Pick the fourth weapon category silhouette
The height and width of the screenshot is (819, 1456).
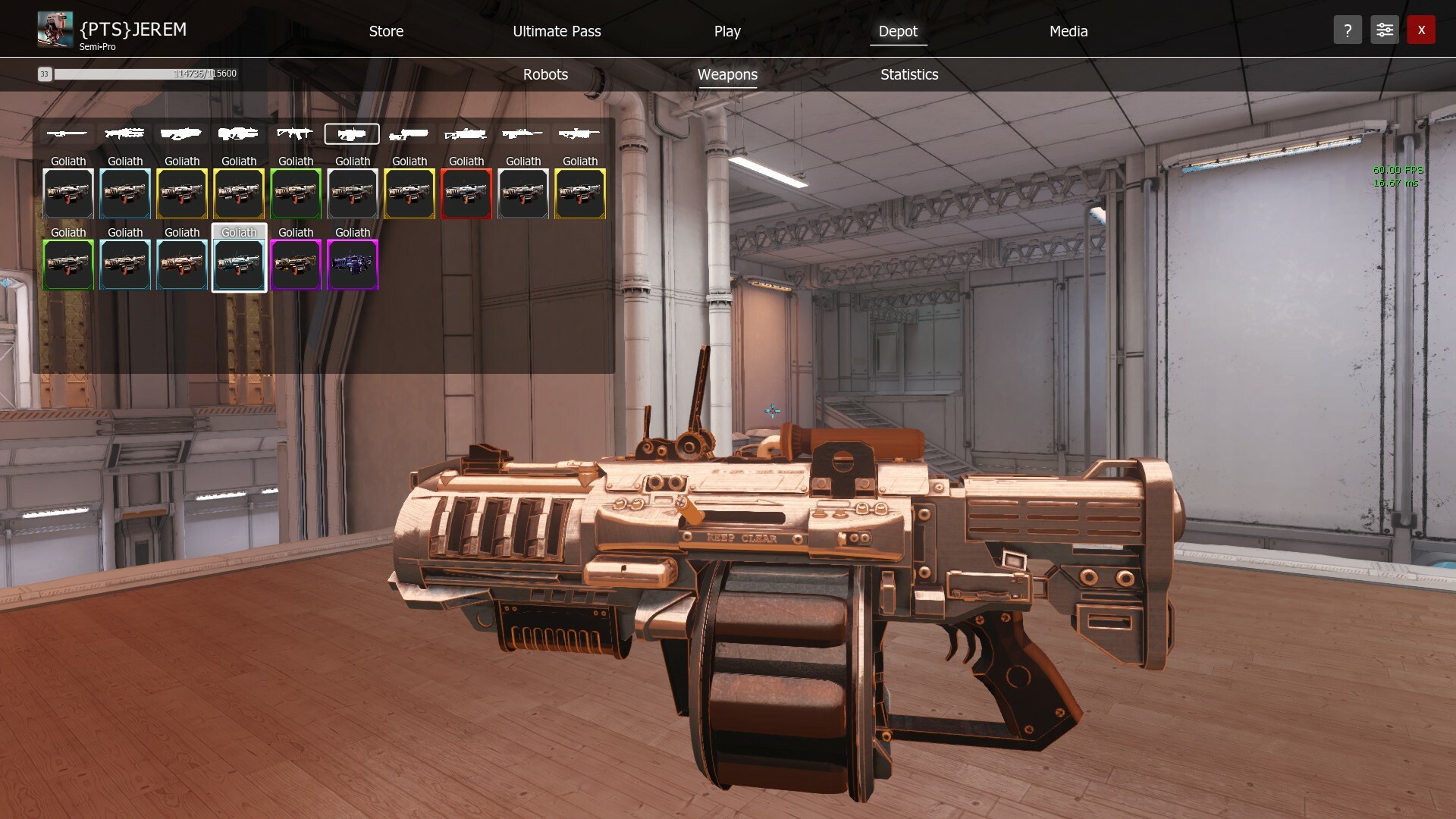(x=238, y=133)
